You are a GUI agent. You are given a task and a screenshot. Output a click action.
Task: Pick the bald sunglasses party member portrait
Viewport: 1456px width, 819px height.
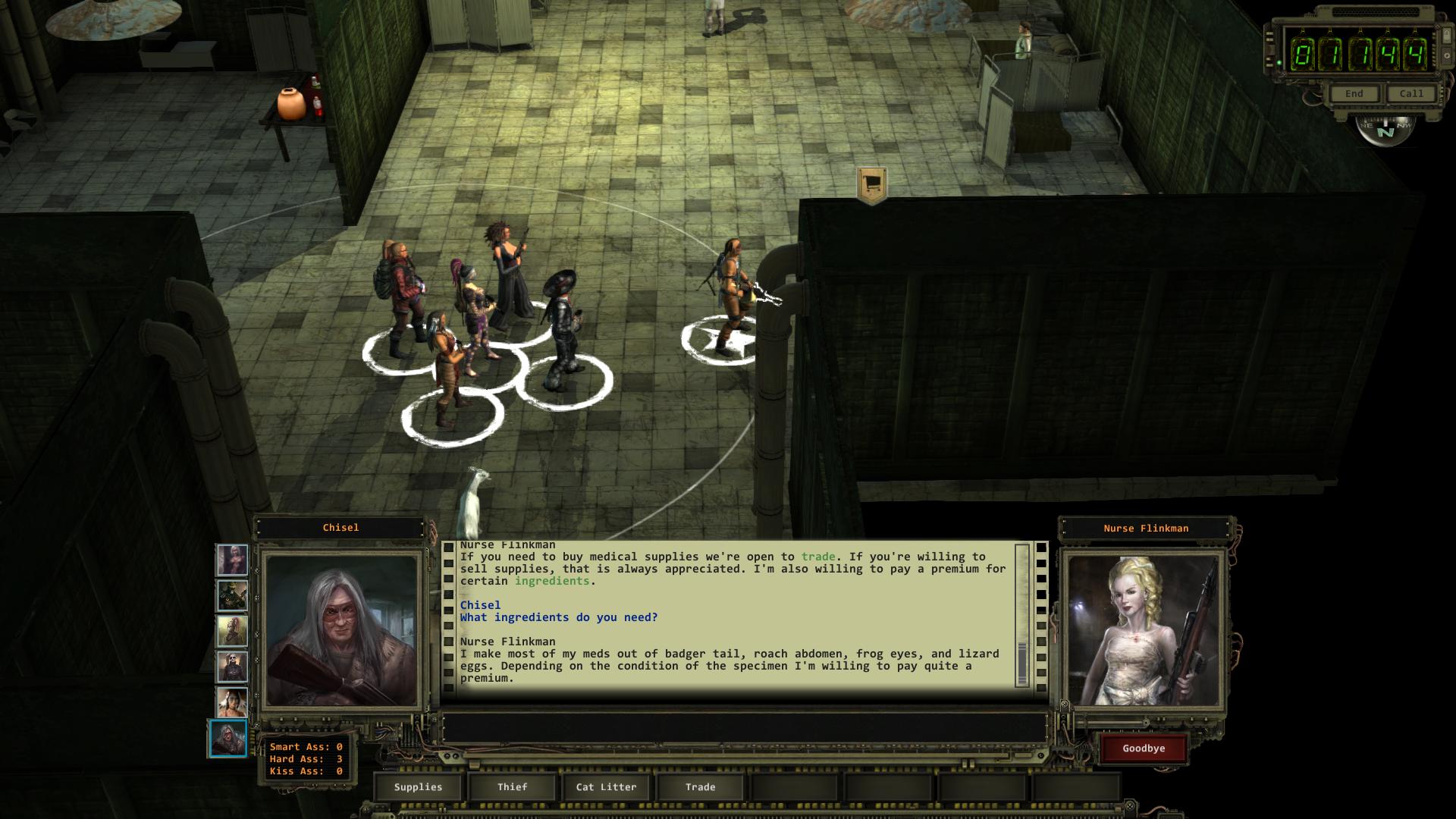pyautogui.click(x=232, y=667)
